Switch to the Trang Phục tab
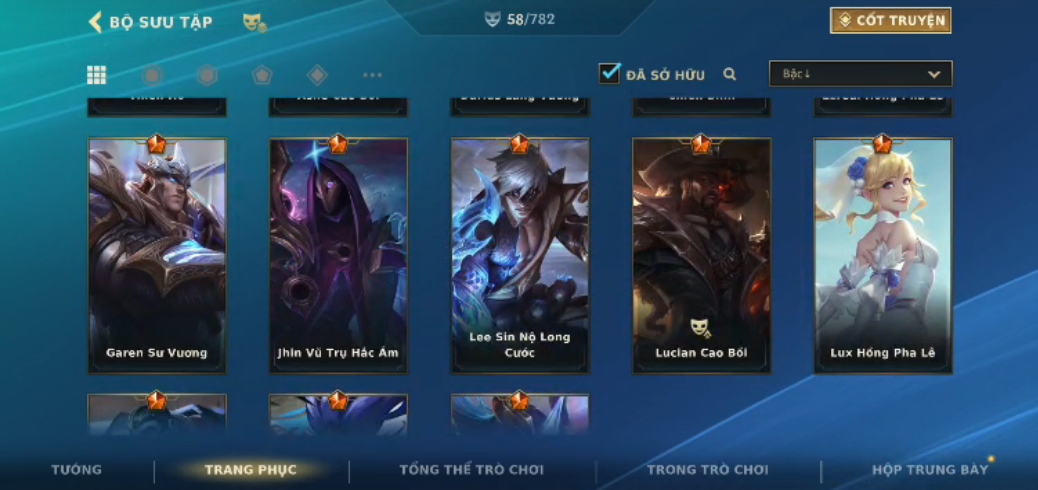 (x=251, y=470)
